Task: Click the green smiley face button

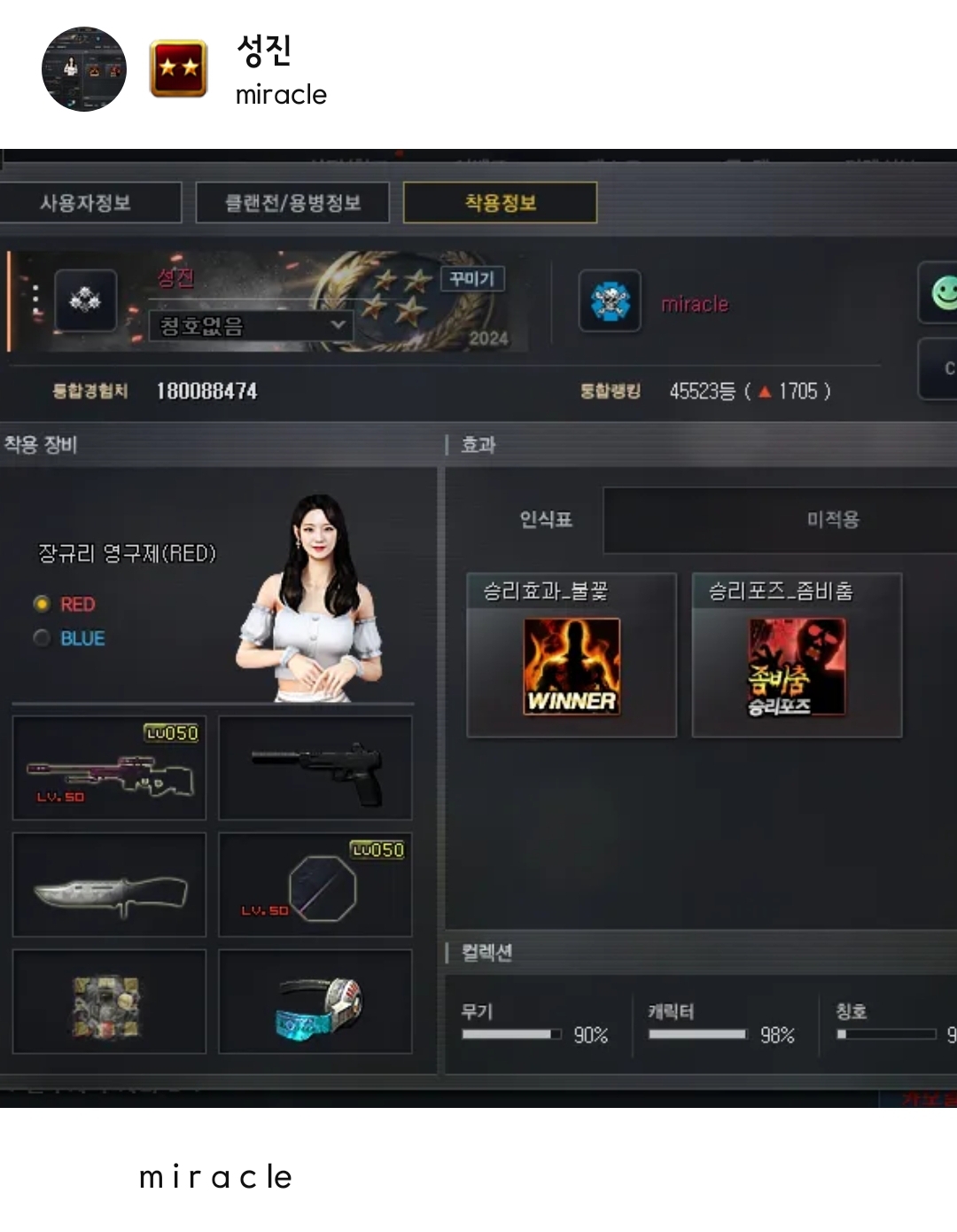Action: [x=943, y=292]
